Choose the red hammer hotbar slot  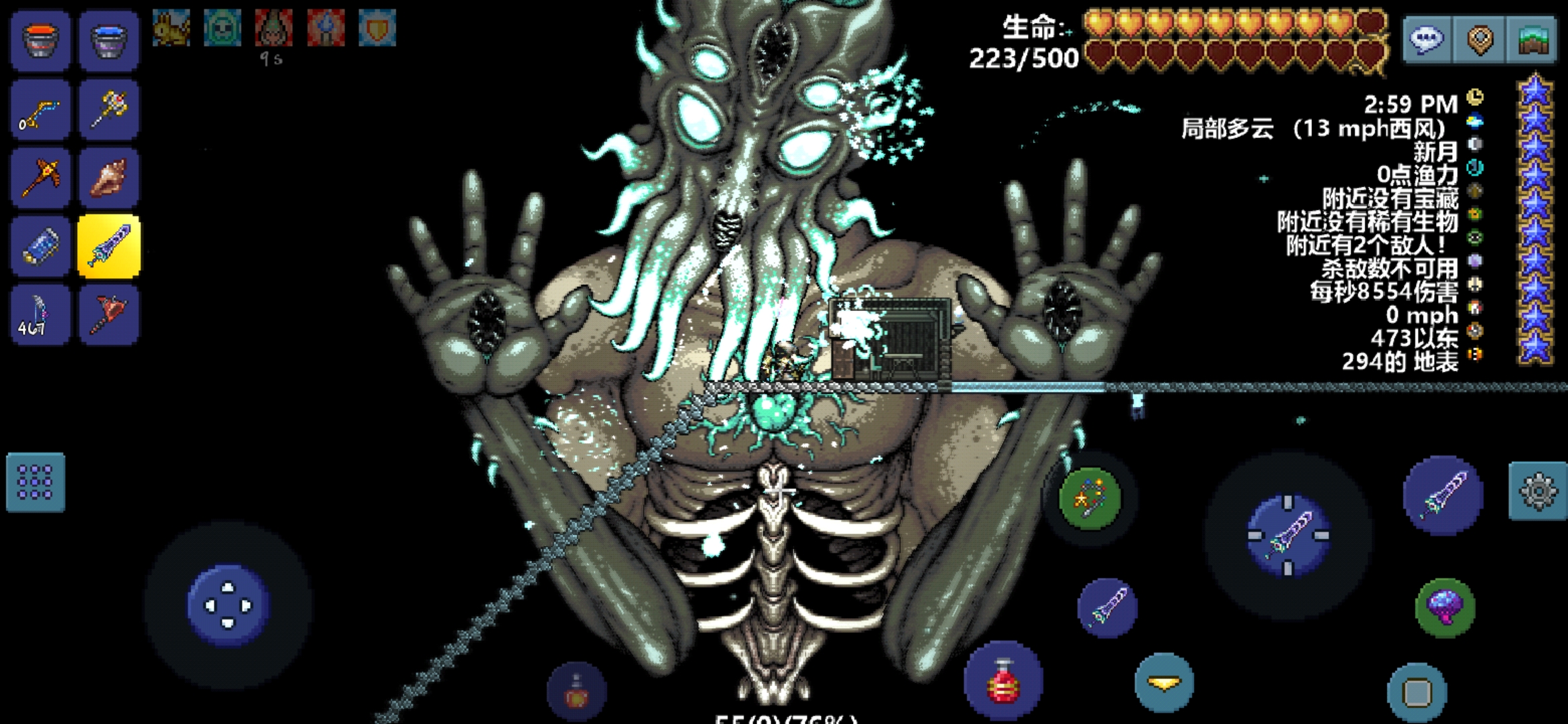pos(109,314)
